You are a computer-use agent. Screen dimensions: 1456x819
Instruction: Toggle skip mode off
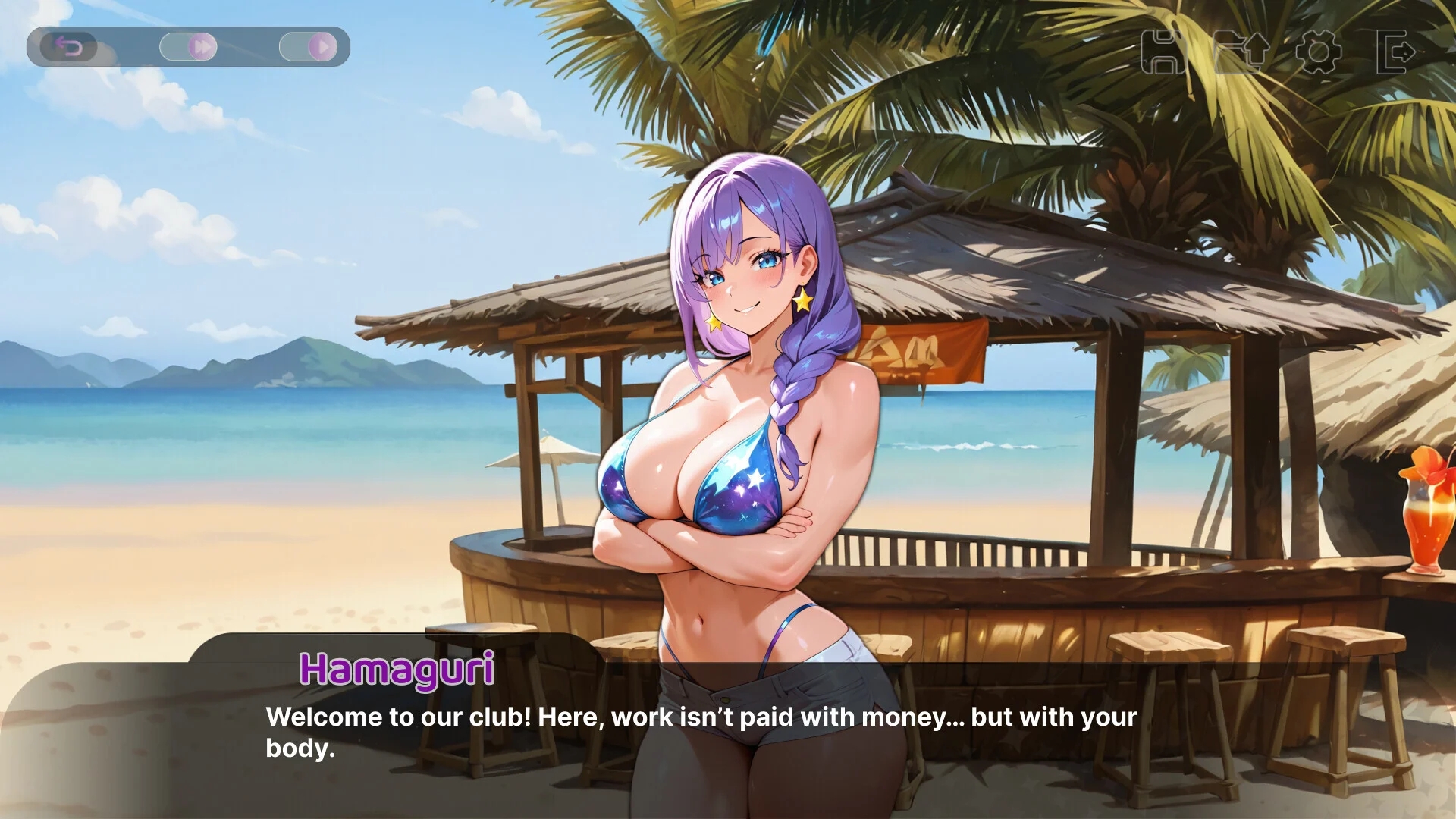190,46
